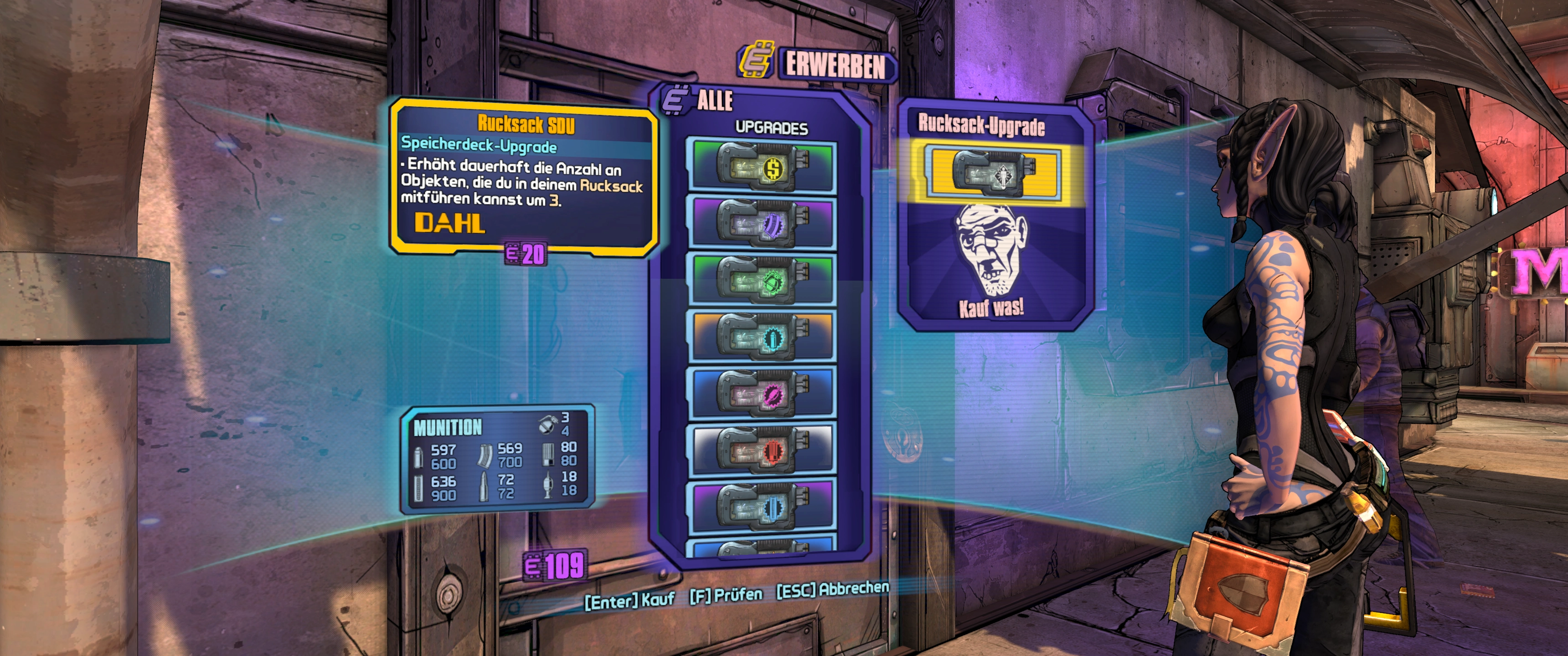
Task: Choose the purple magazine SDU upgrade
Action: [762, 222]
